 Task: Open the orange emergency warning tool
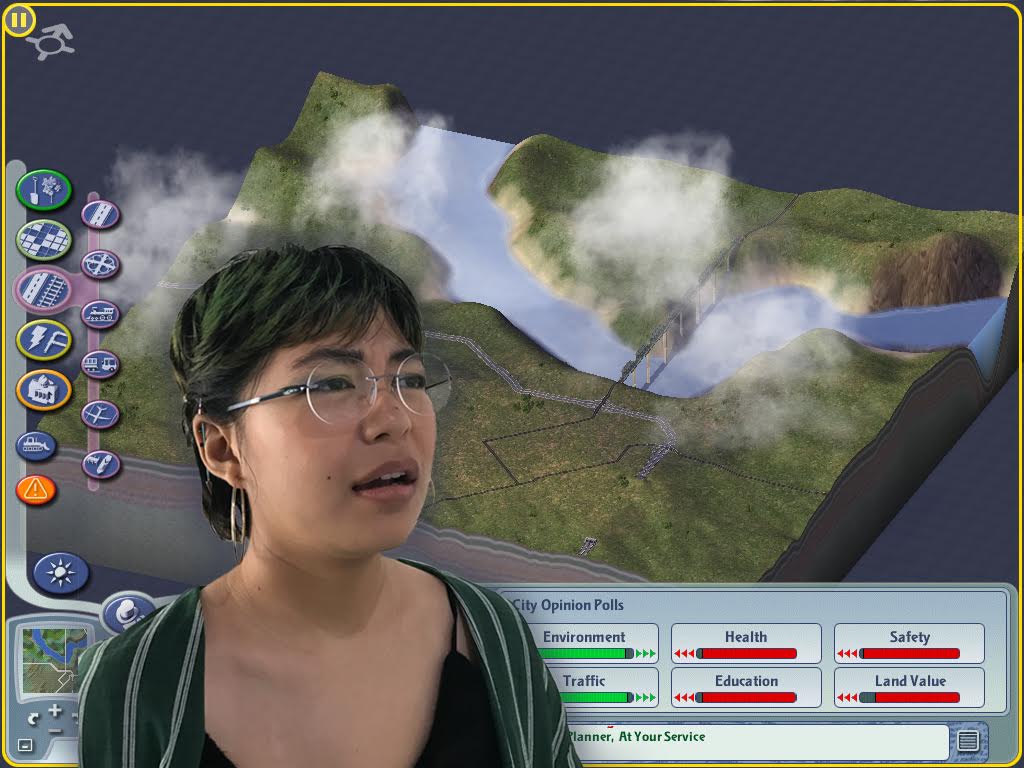pyautogui.click(x=36, y=489)
